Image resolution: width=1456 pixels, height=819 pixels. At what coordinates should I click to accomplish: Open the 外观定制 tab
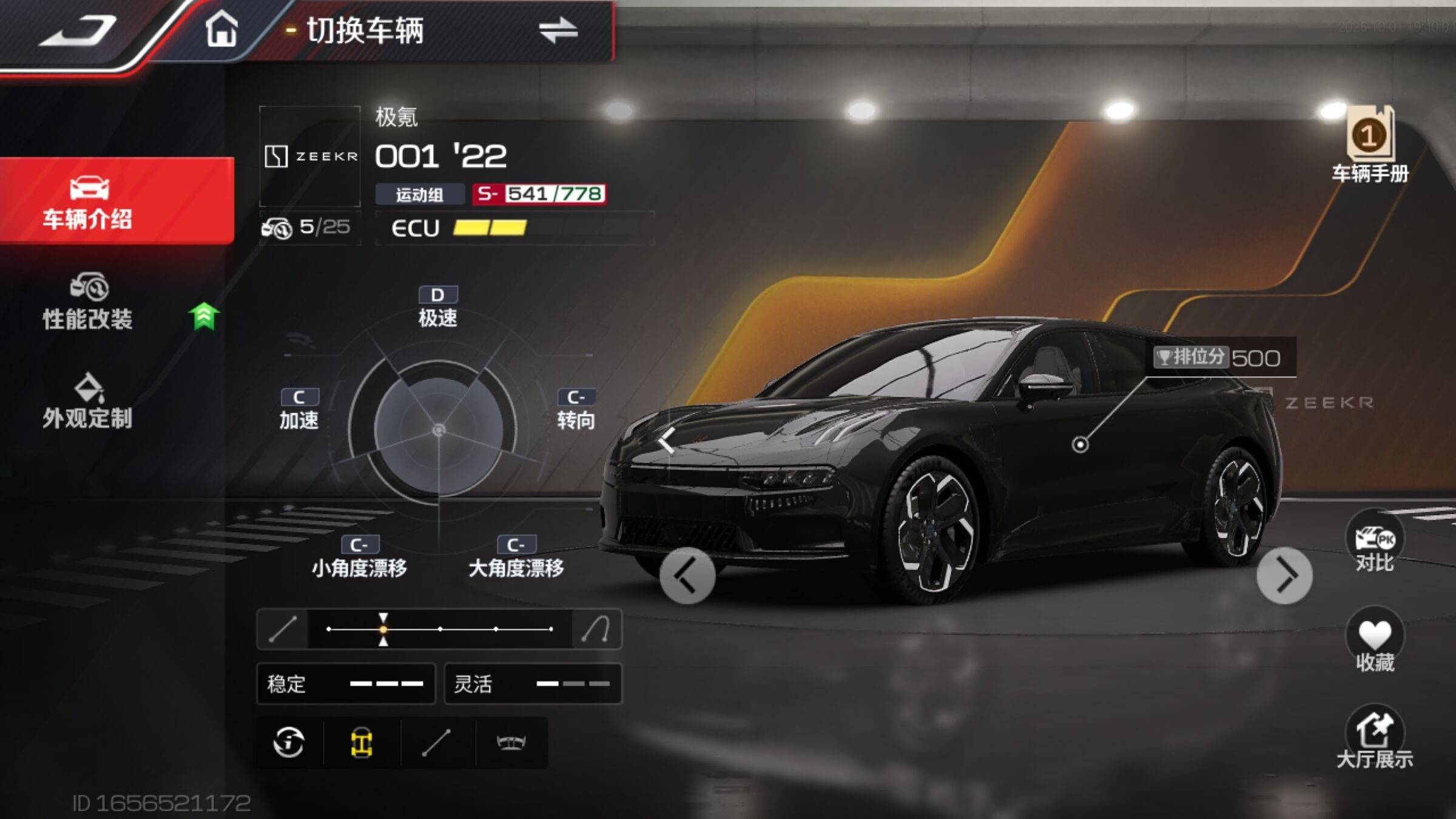coord(88,402)
